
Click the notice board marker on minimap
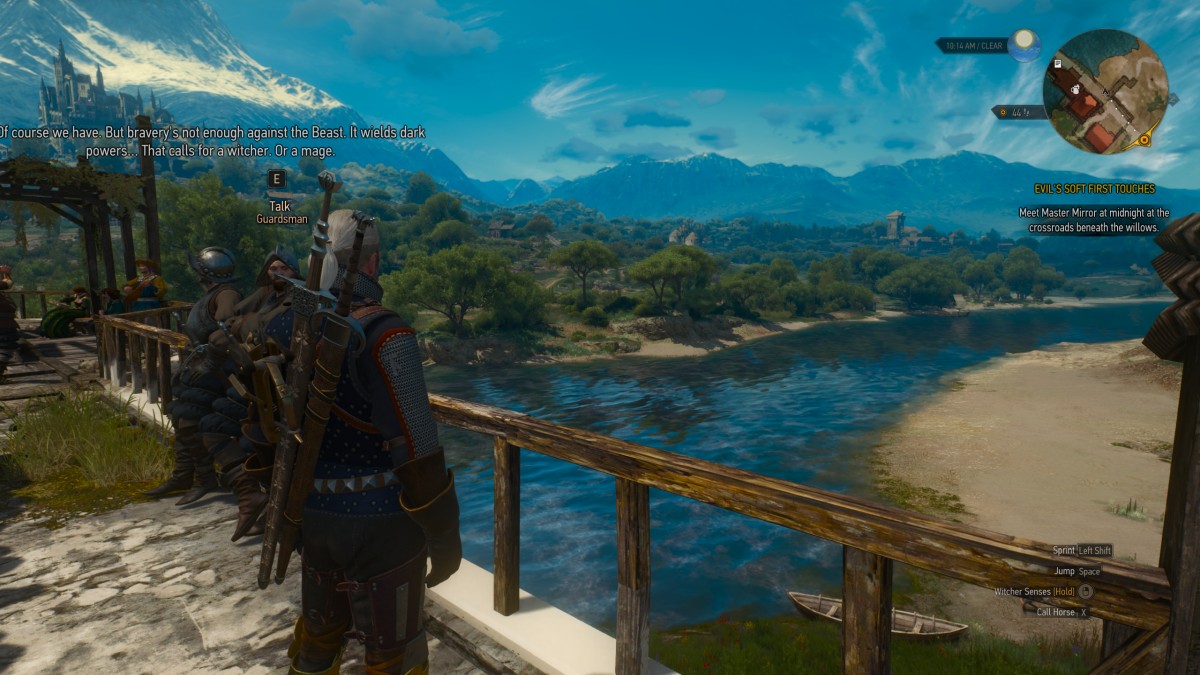click(1057, 64)
